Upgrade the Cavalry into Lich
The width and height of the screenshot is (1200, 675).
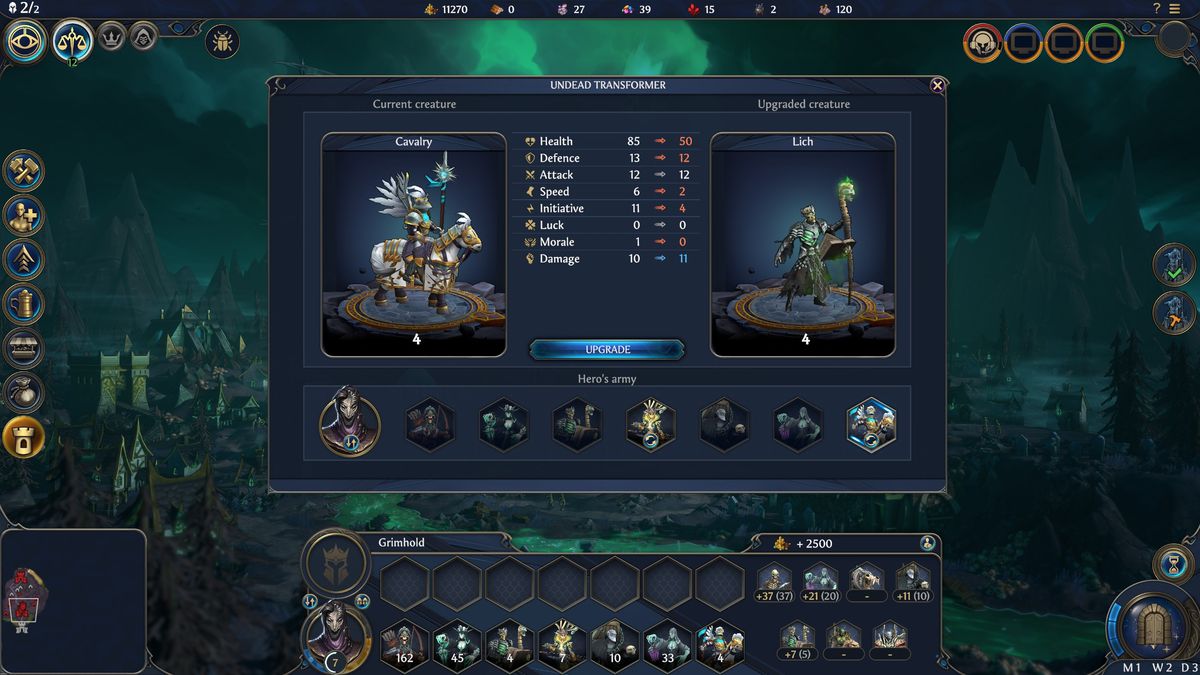[x=607, y=349]
